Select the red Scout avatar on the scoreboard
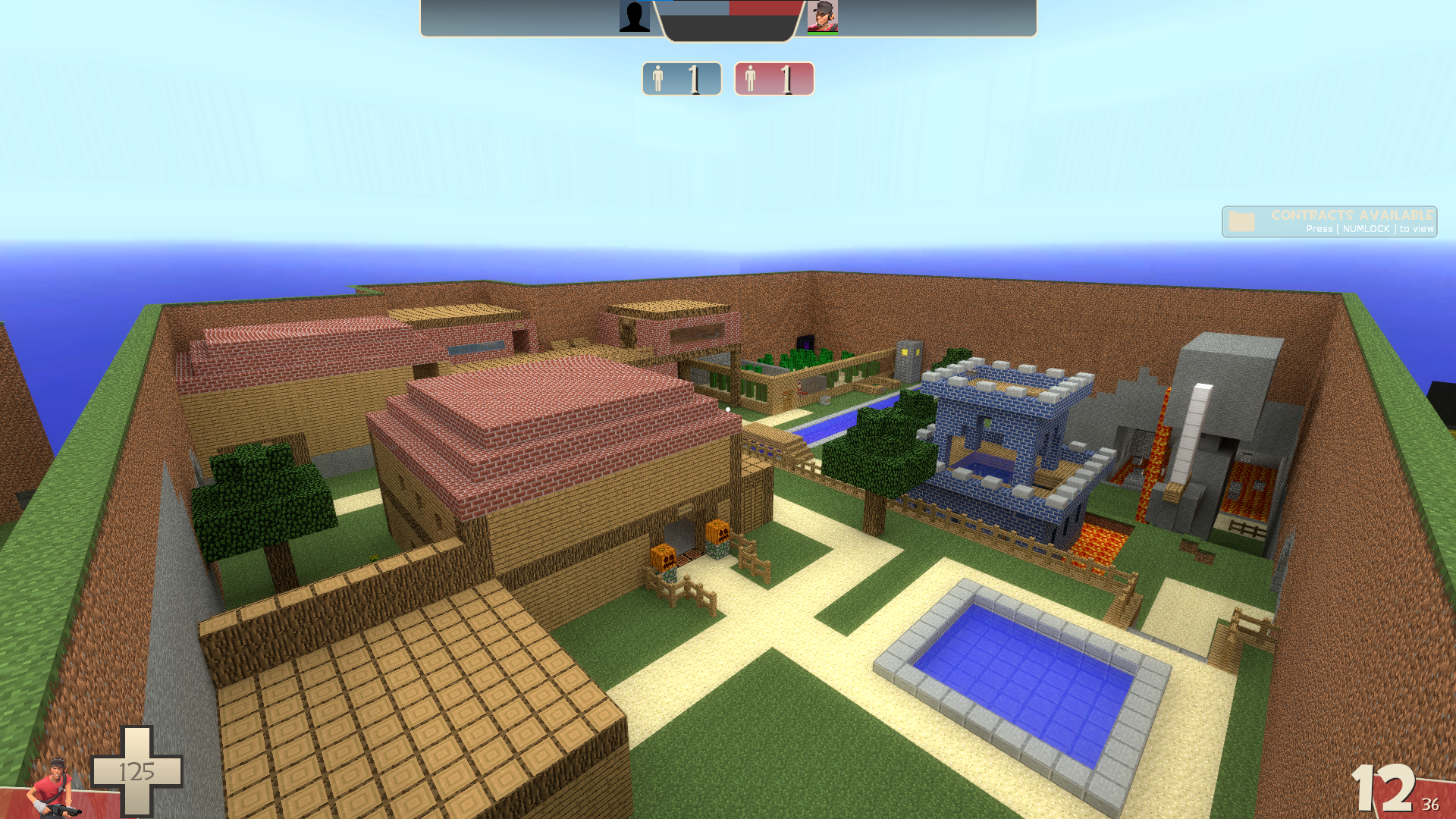Viewport: 1456px width, 819px height. pyautogui.click(x=823, y=17)
